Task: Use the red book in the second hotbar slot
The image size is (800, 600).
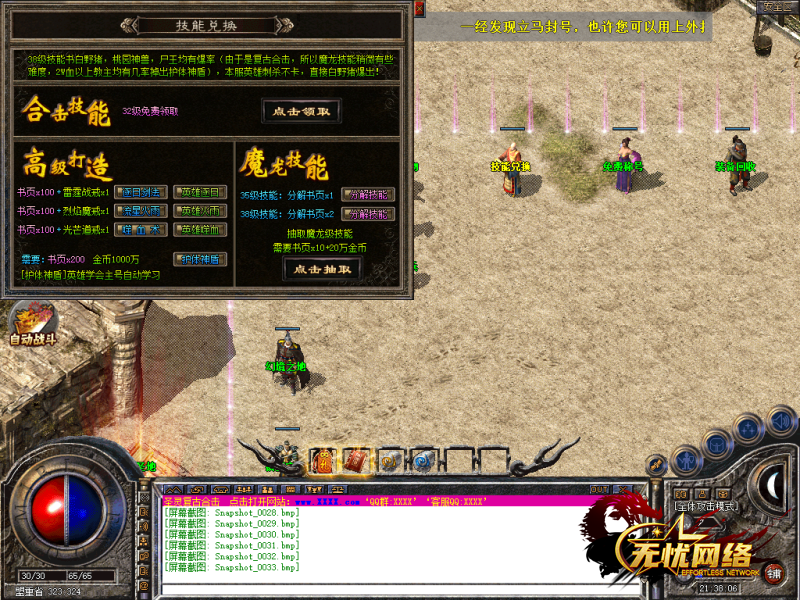Action: [x=357, y=460]
